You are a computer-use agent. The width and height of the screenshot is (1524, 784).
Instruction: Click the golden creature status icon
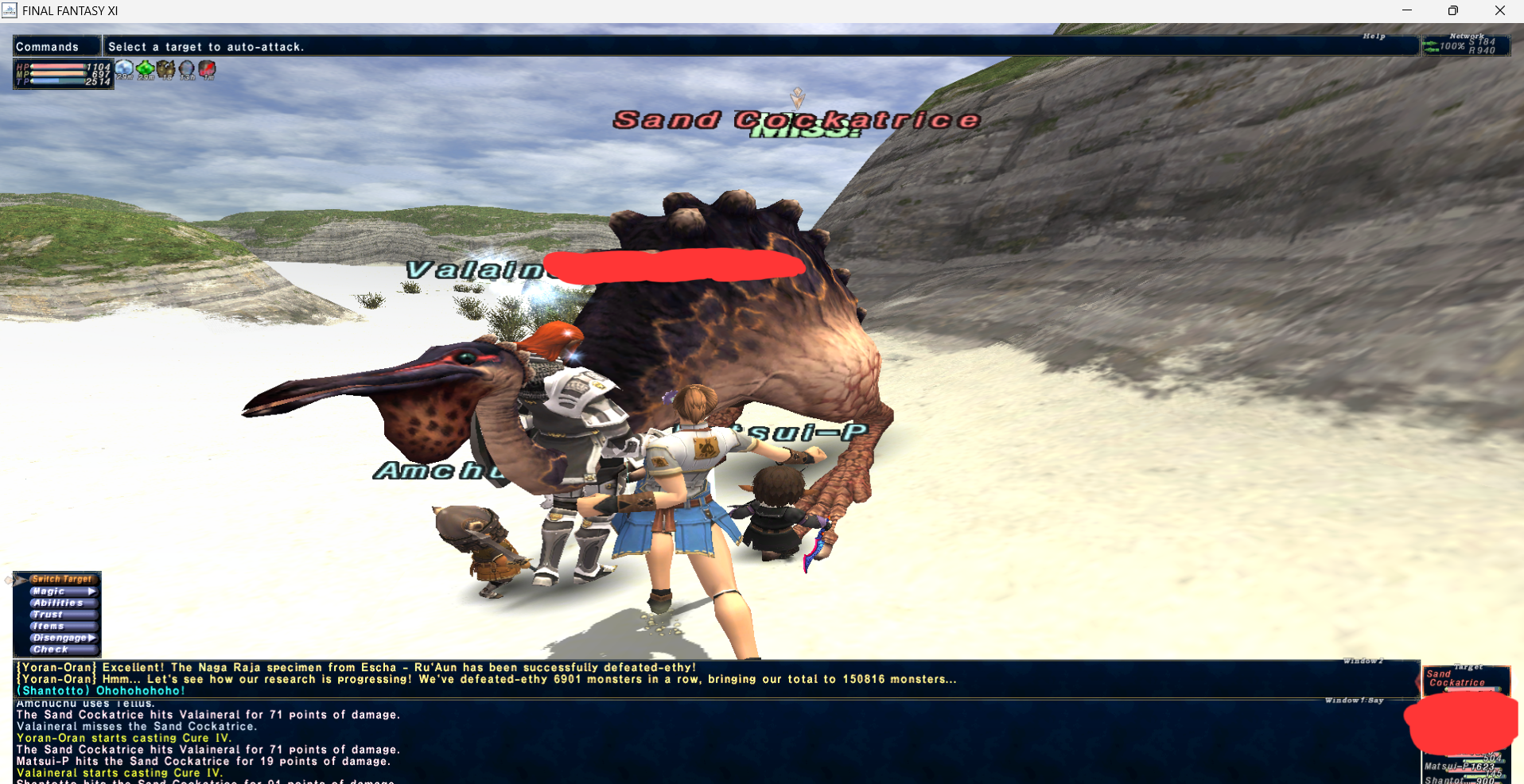(x=166, y=70)
